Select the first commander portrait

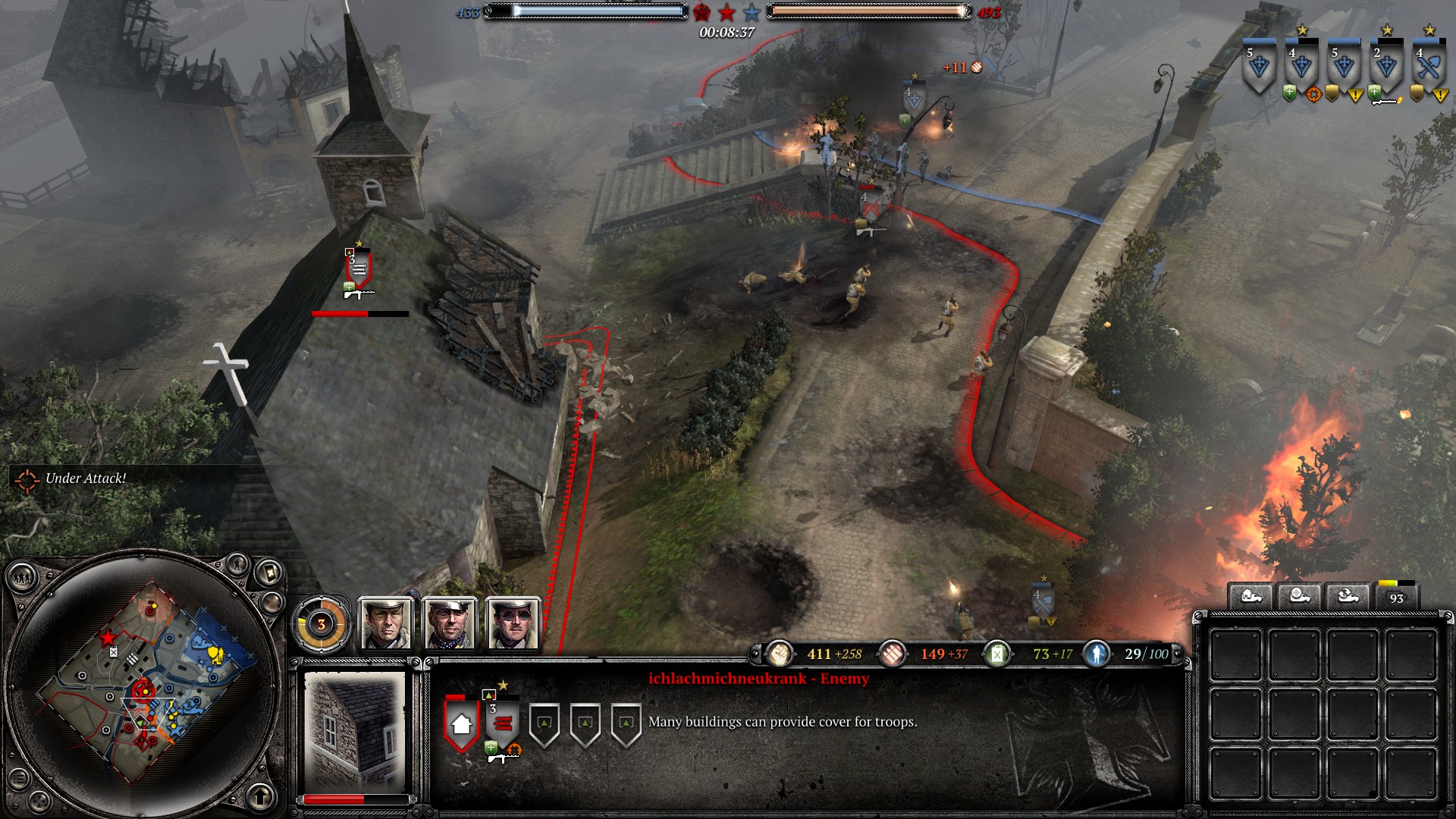(387, 624)
